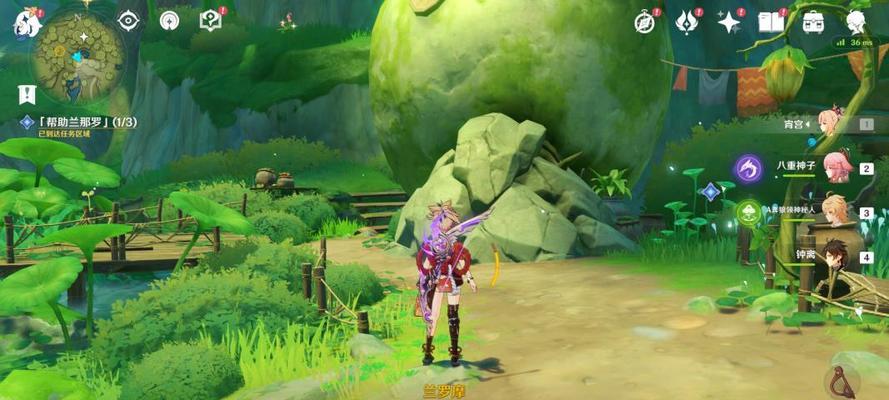Open the Wish four-pointed star icon
Screen dimensions: 889x400
729,21
